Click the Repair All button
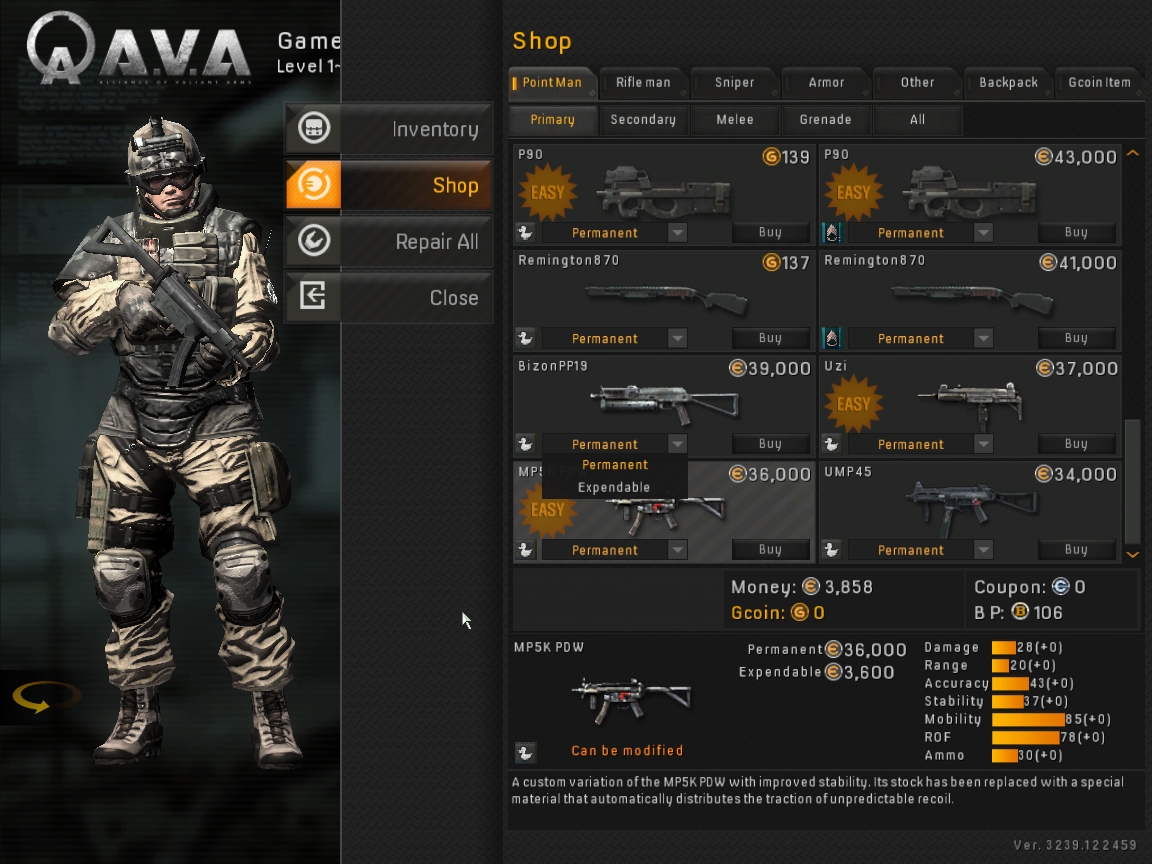Viewport: 1152px width, 864px height. pyautogui.click(x=389, y=242)
